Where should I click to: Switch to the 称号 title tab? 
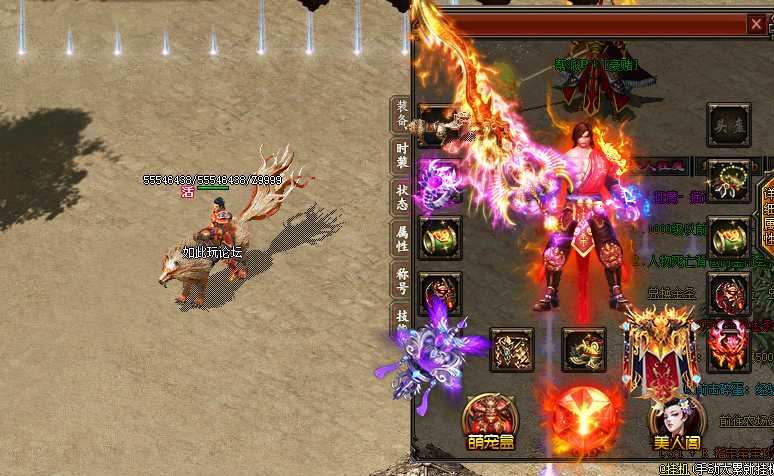click(x=401, y=279)
